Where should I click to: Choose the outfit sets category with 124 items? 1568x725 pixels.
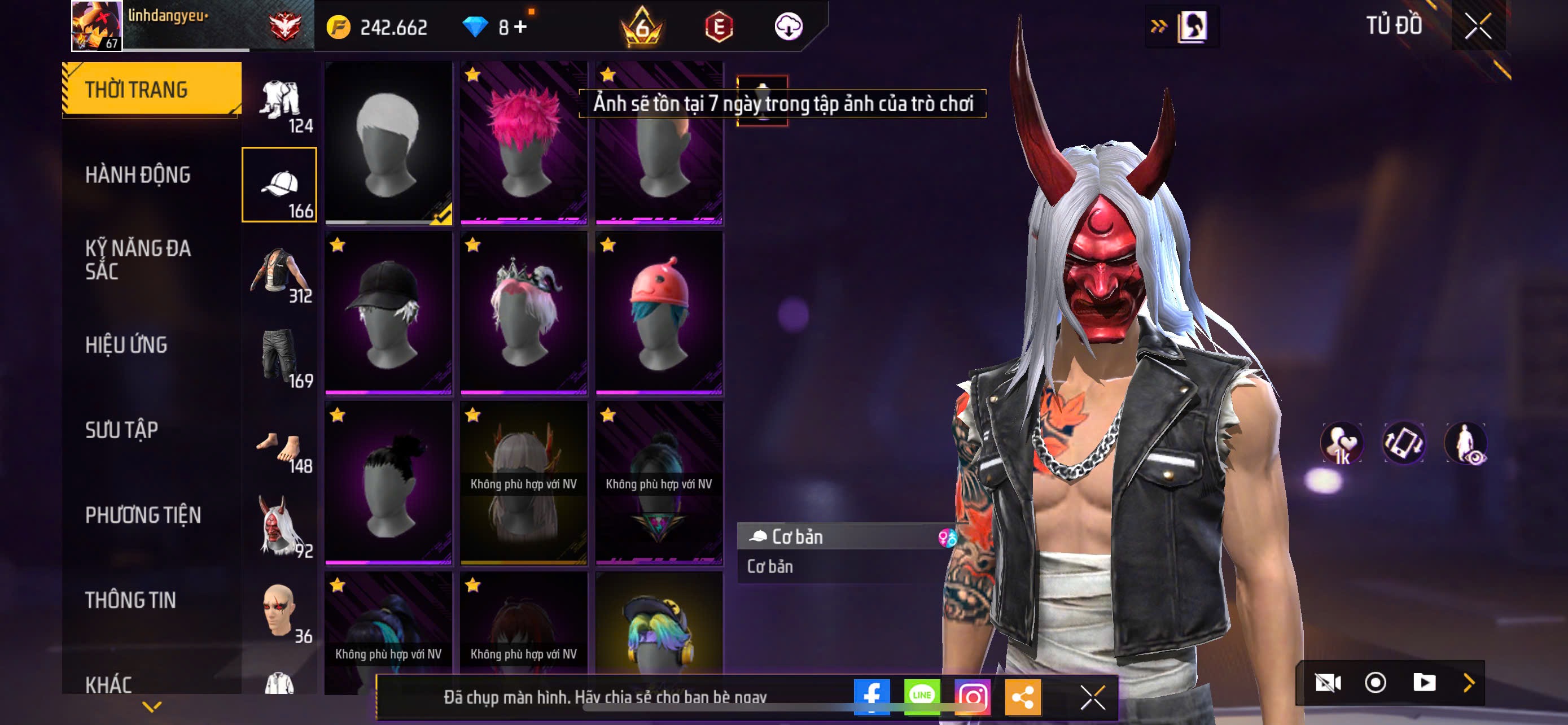(280, 103)
